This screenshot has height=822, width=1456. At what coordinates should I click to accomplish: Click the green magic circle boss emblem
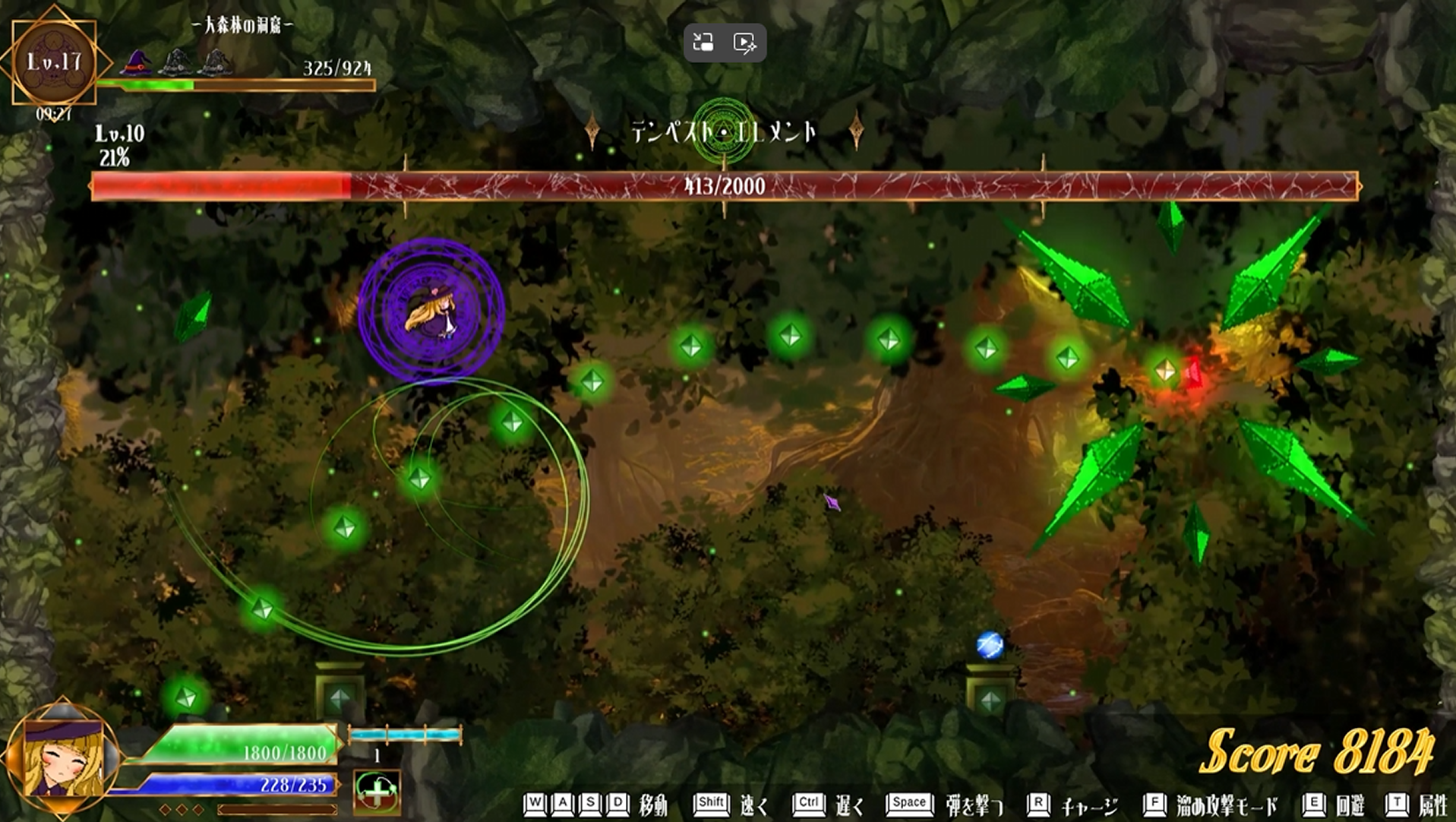pos(722,131)
